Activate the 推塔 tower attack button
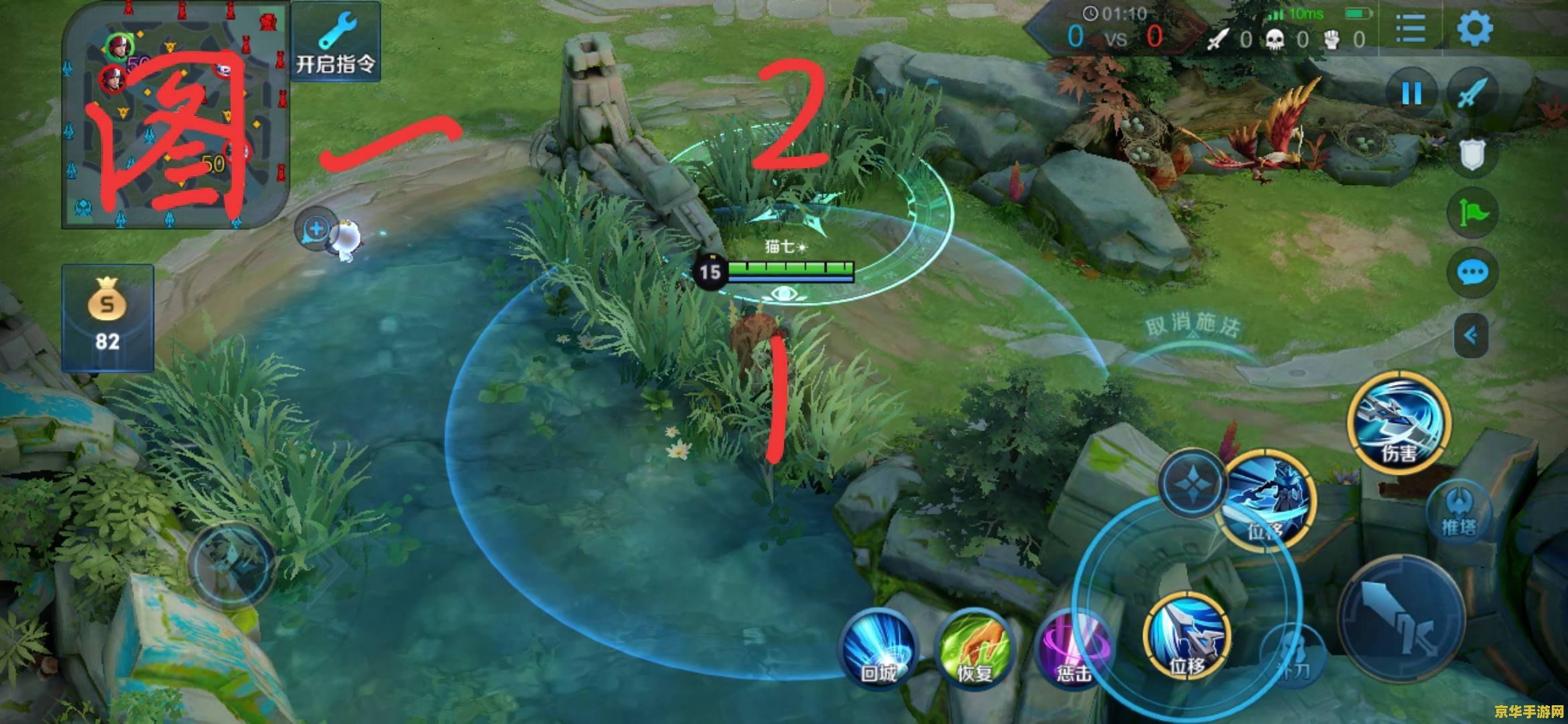 pos(1459,514)
